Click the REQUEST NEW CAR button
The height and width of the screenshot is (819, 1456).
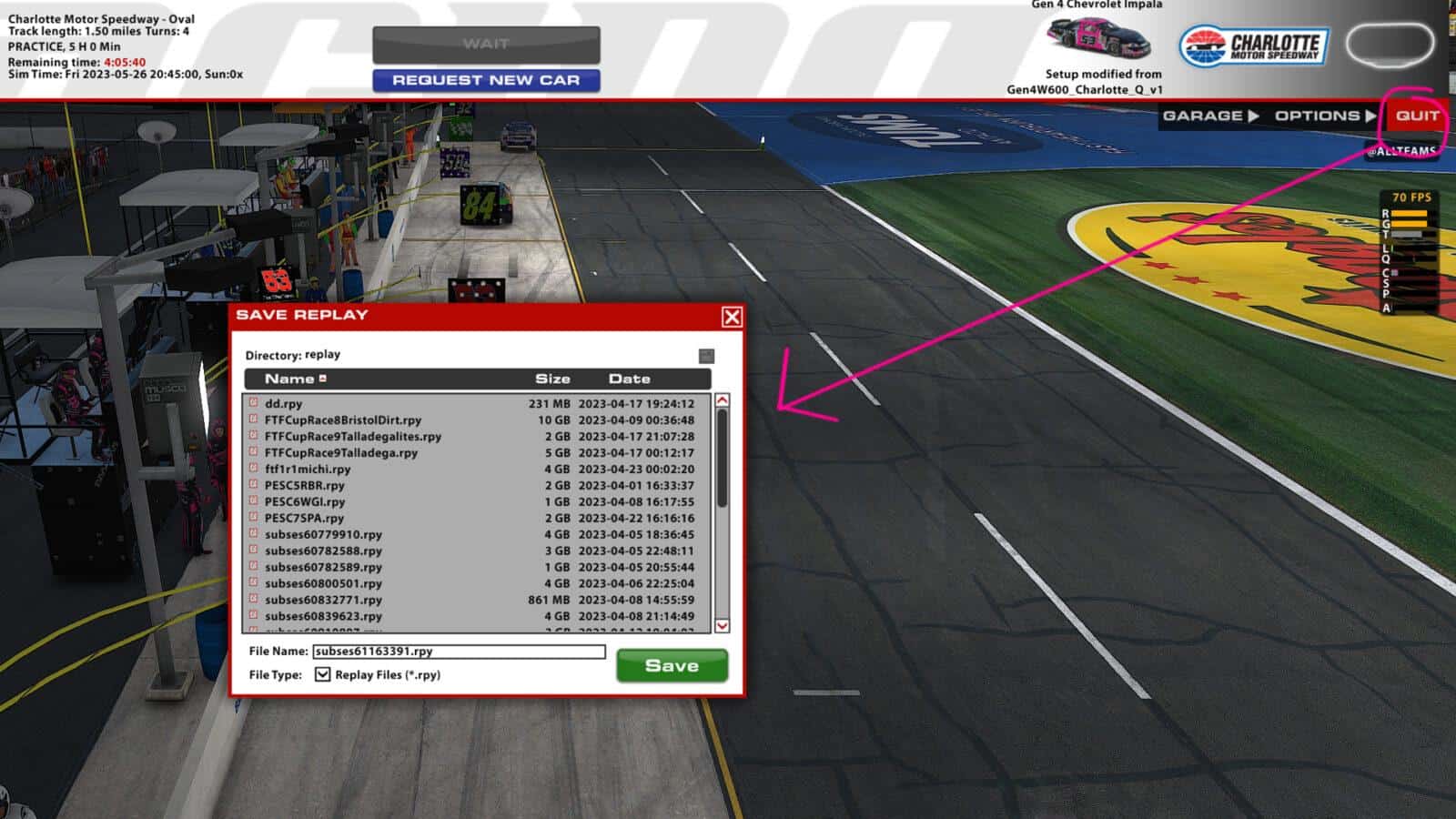coord(485,80)
